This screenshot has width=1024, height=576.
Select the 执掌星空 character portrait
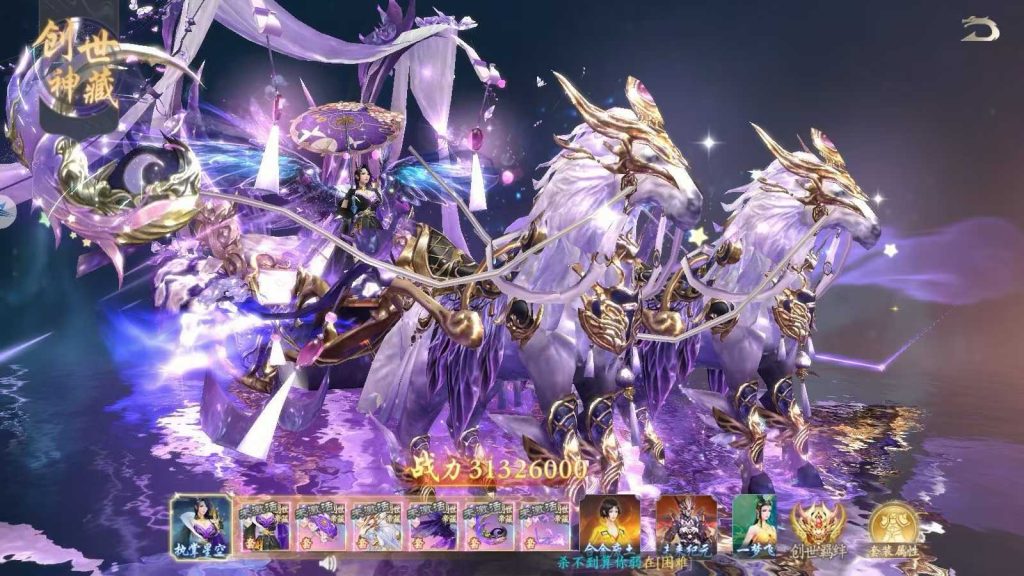201,523
